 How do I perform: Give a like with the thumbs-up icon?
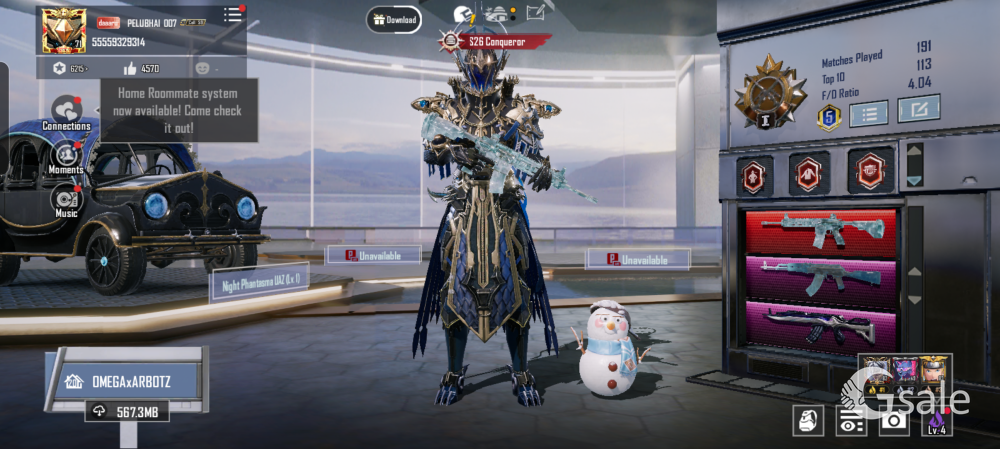[130, 69]
